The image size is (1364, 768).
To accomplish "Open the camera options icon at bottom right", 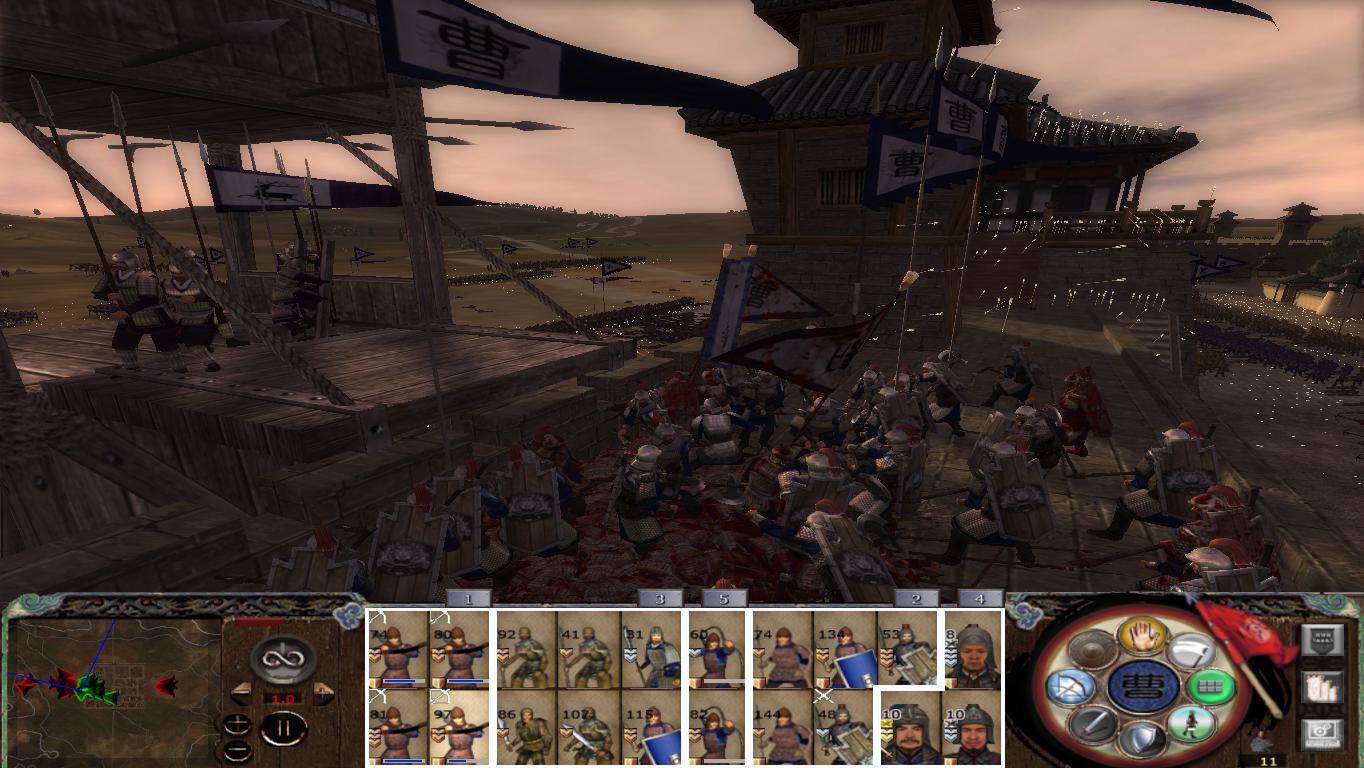I will [x=1320, y=733].
